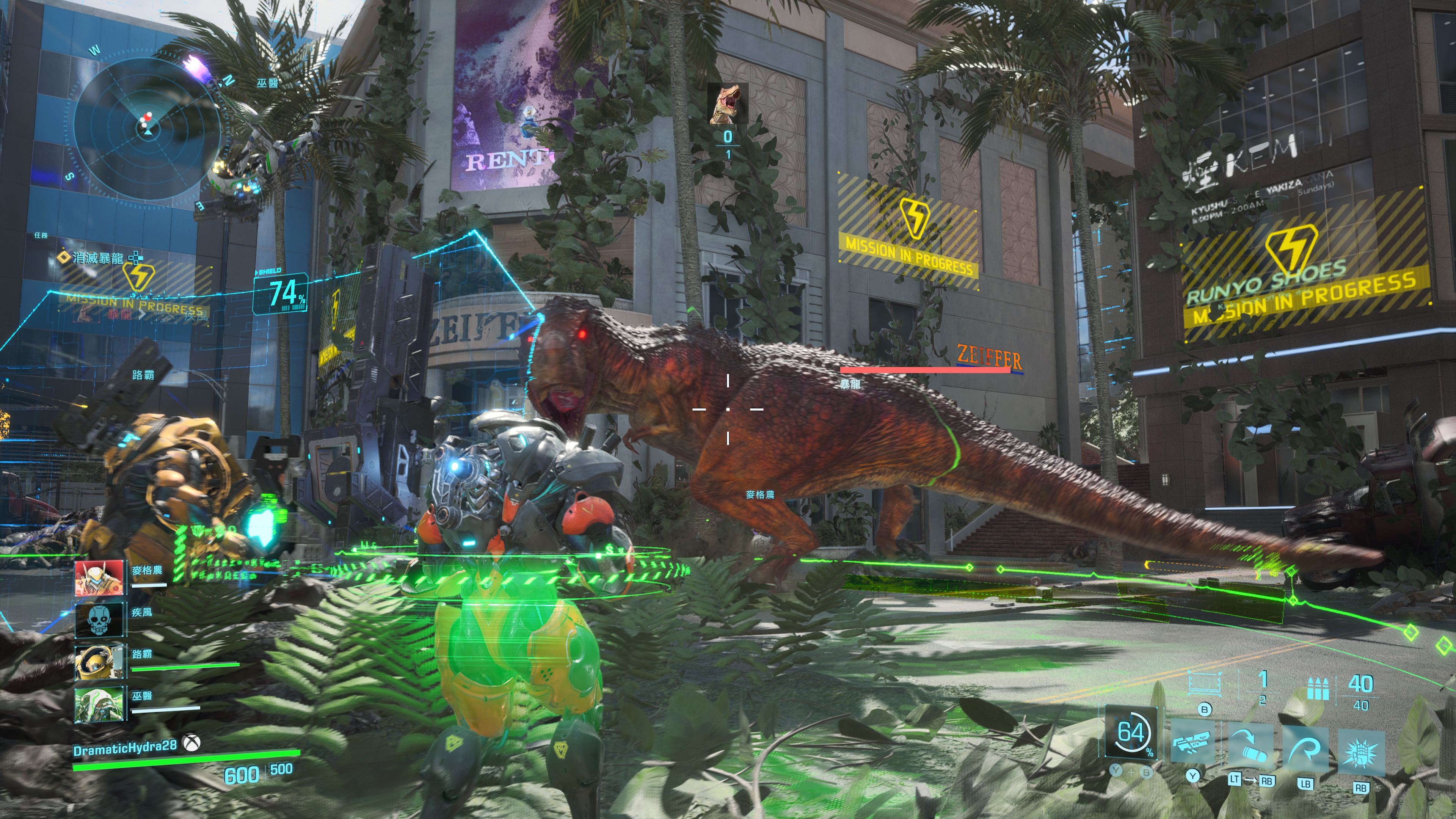Use the grenade shell launch ability
Image resolution: width=1456 pixels, height=819 pixels.
(x=1251, y=746)
